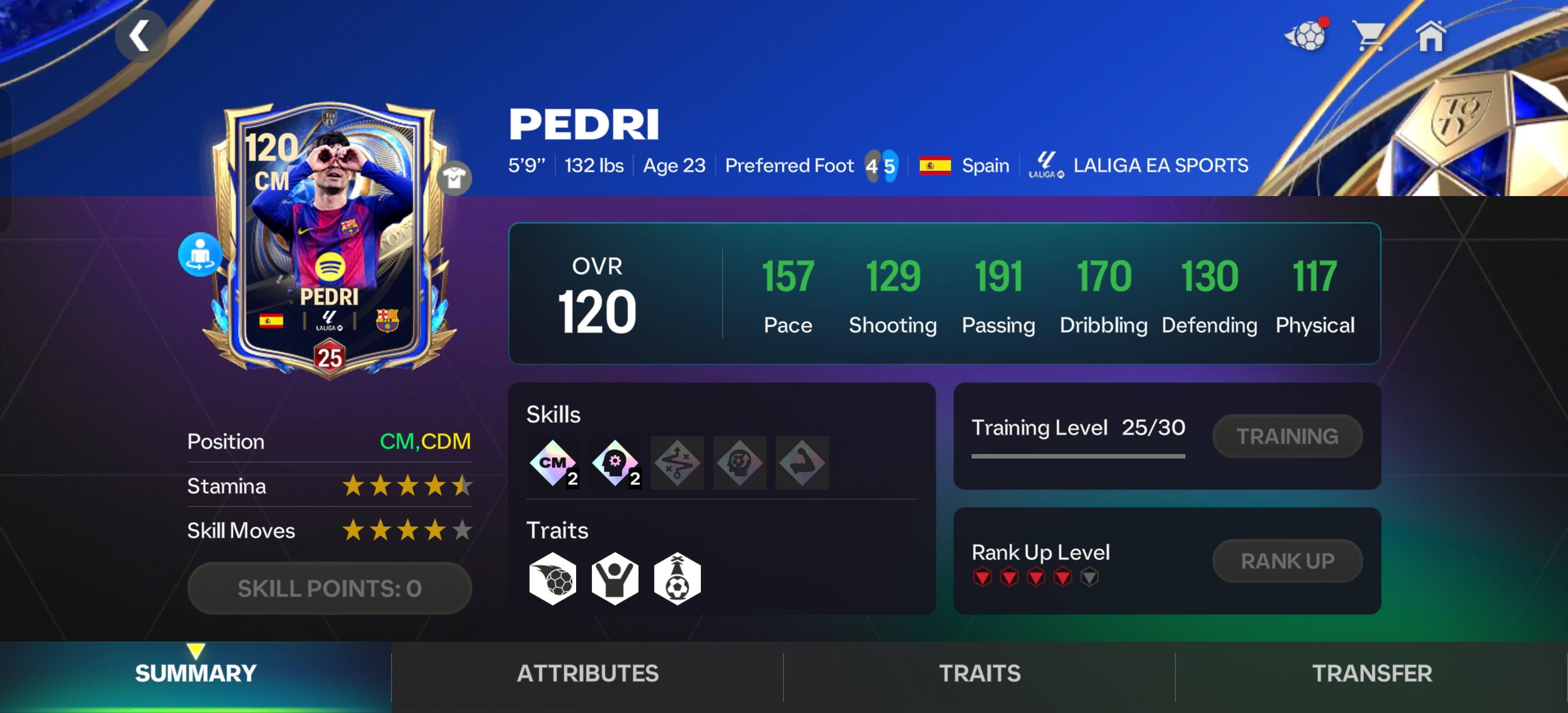This screenshot has height=713, width=1568.
Task: Select the head with gear skill icon
Action: pyautogui.click(x=615, y=463)
